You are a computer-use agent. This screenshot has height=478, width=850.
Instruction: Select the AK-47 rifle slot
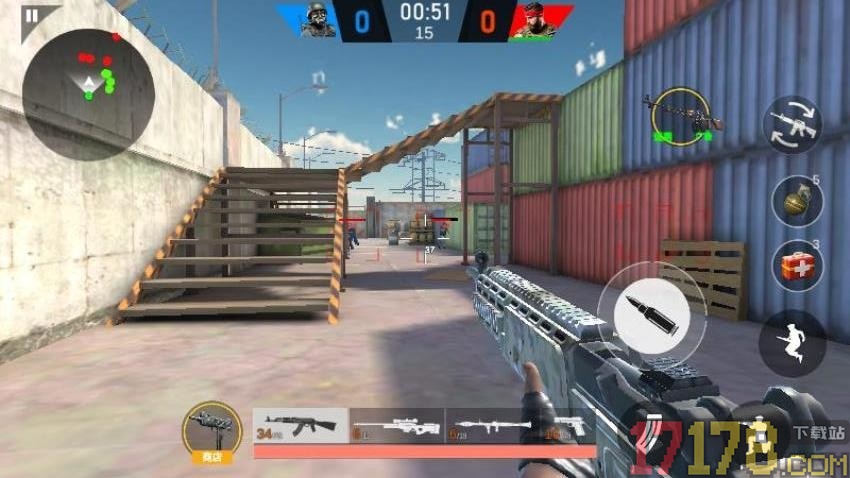coord(300,425)
